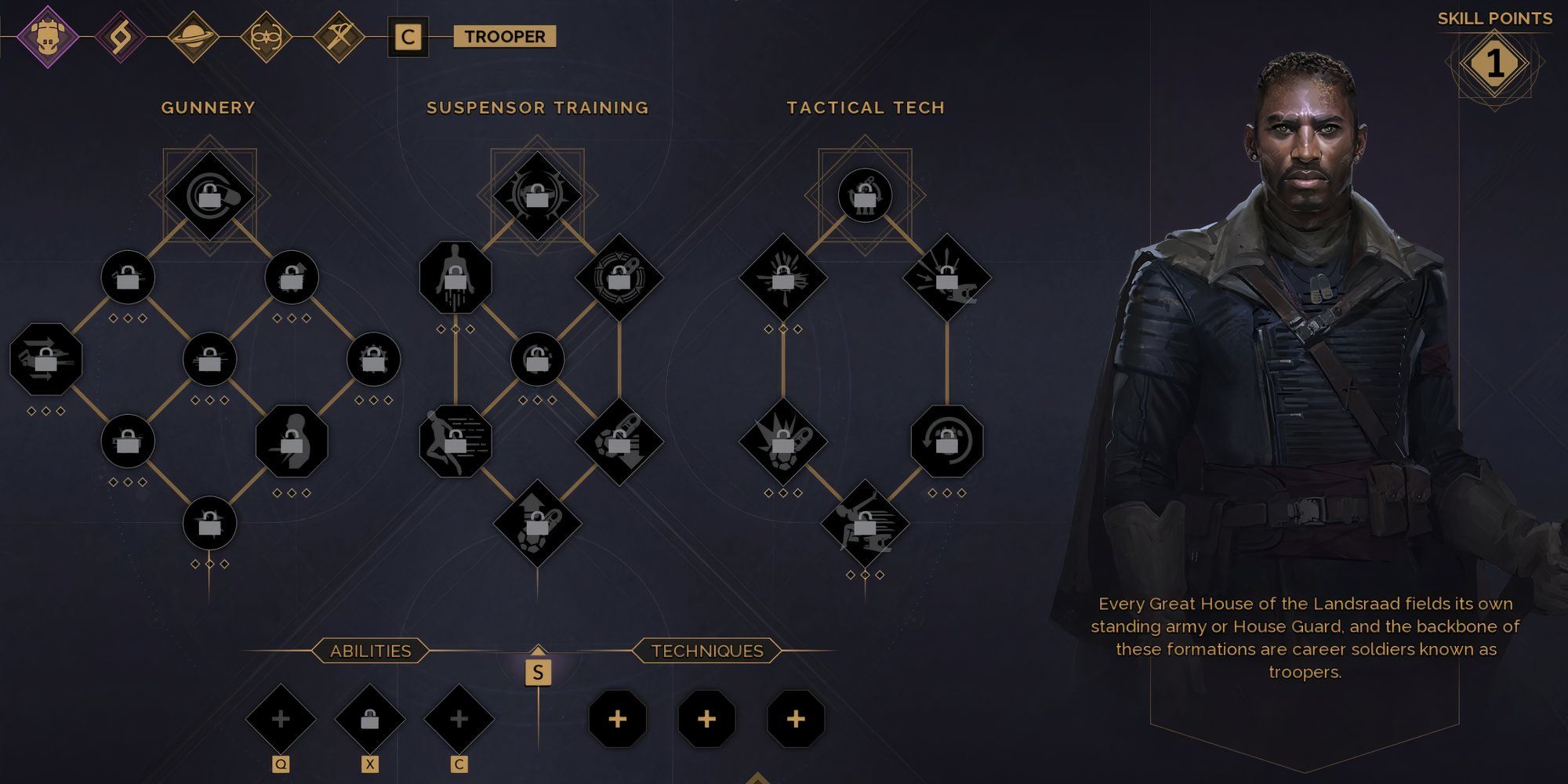
Task: Select the Trooper helmet class tab
Action: 47,36
